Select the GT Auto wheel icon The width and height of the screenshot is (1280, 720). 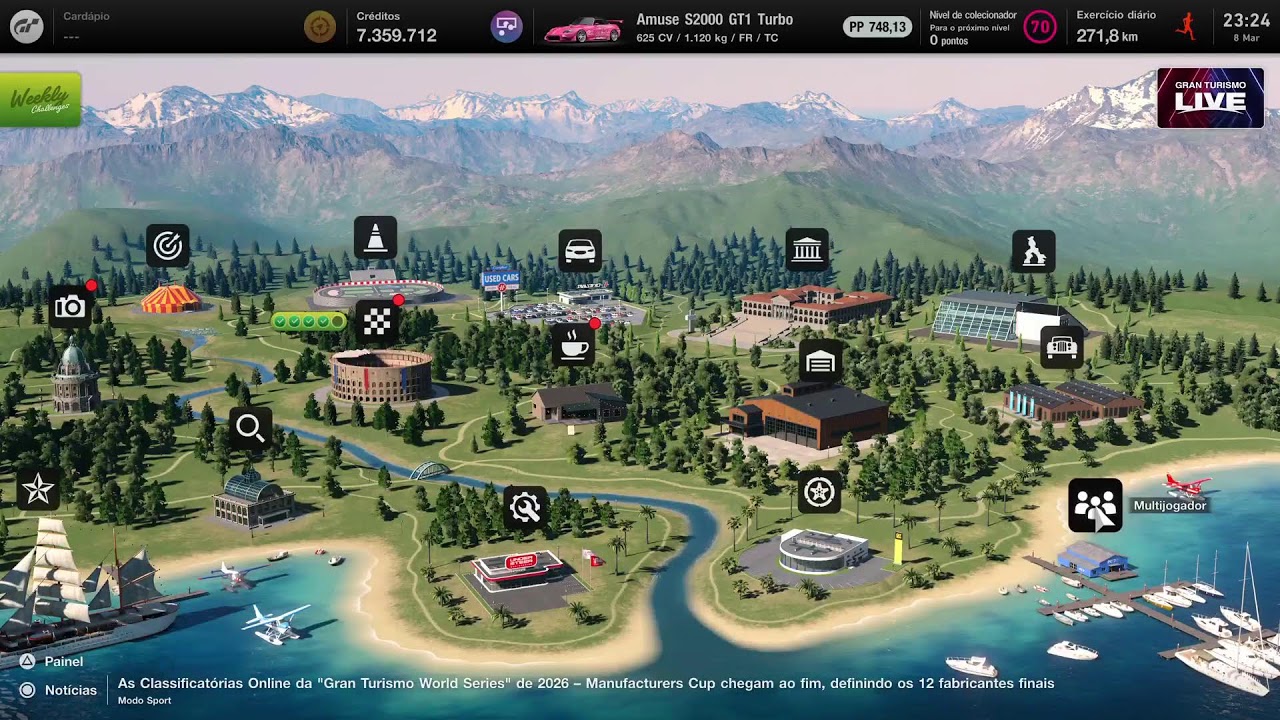(820, 492)
